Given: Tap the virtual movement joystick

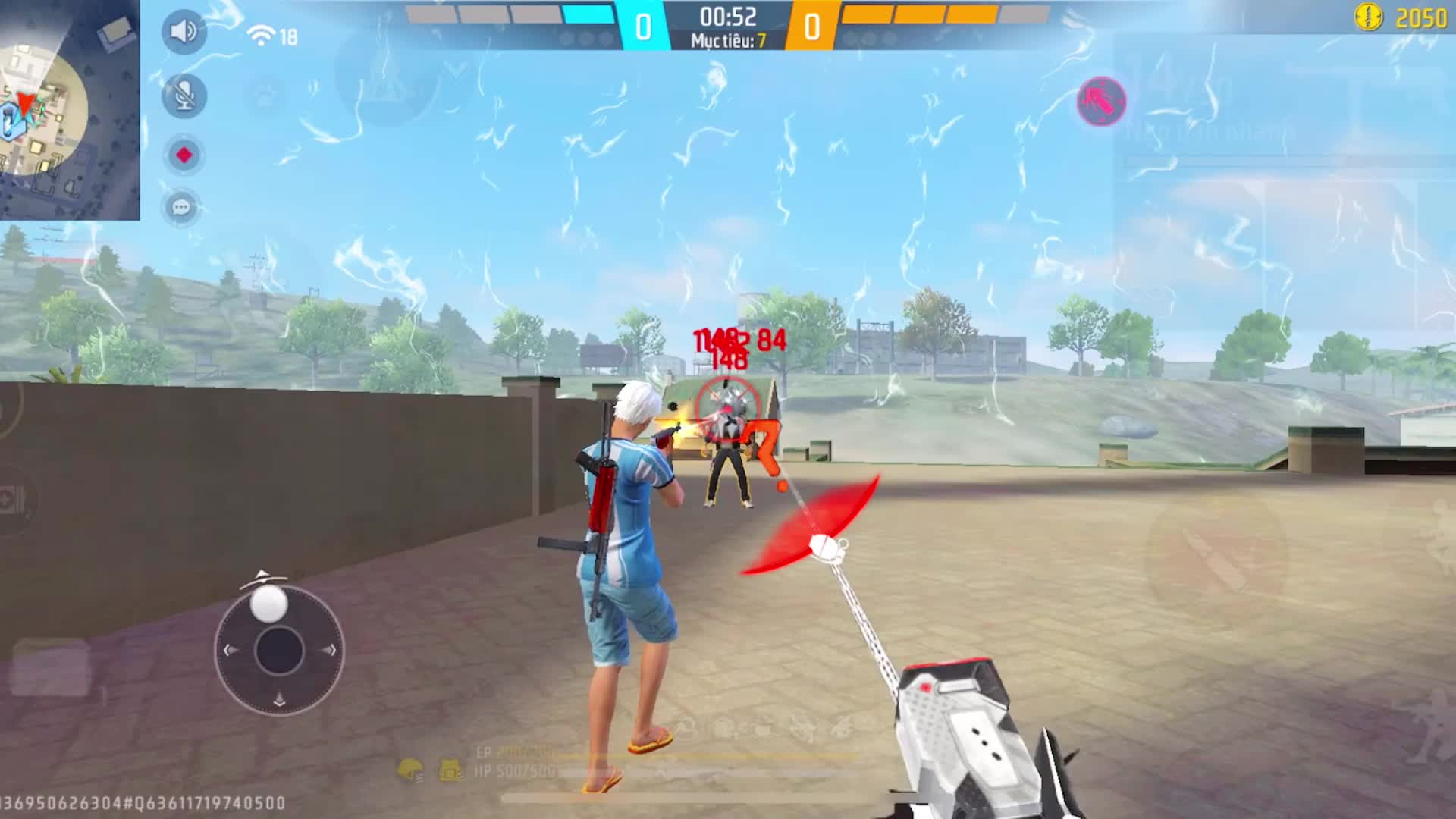Looking at the screenshot, I should point(278,649).
